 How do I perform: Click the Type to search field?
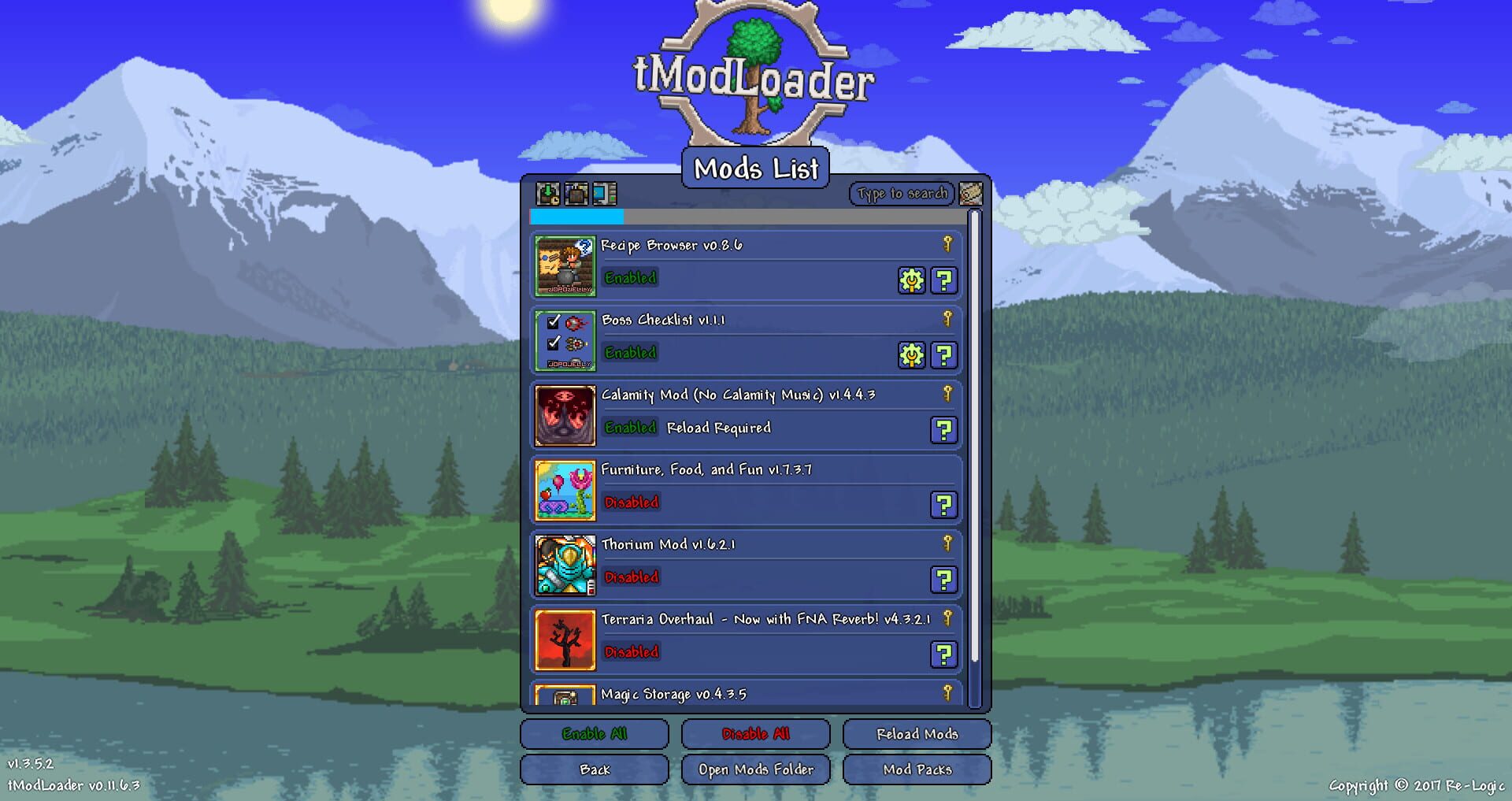coord(901,193)
